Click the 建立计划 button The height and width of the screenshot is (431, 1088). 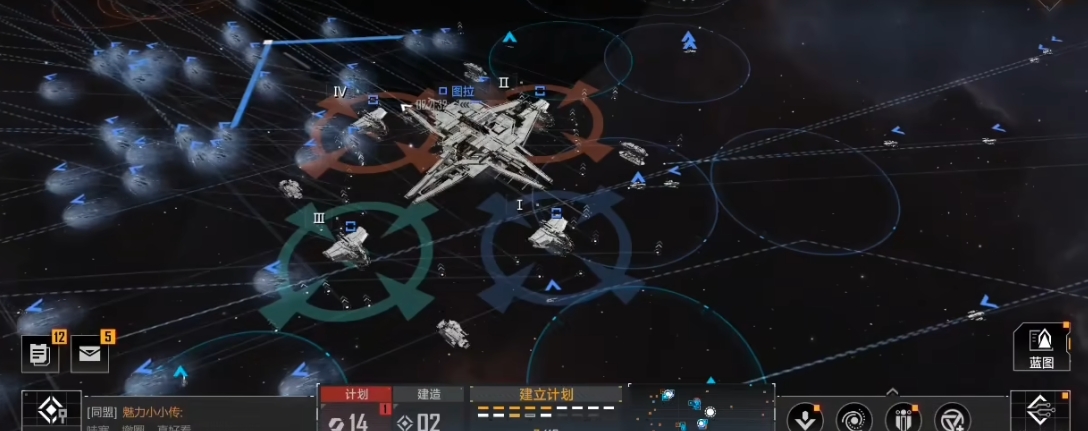pos(544,394)
